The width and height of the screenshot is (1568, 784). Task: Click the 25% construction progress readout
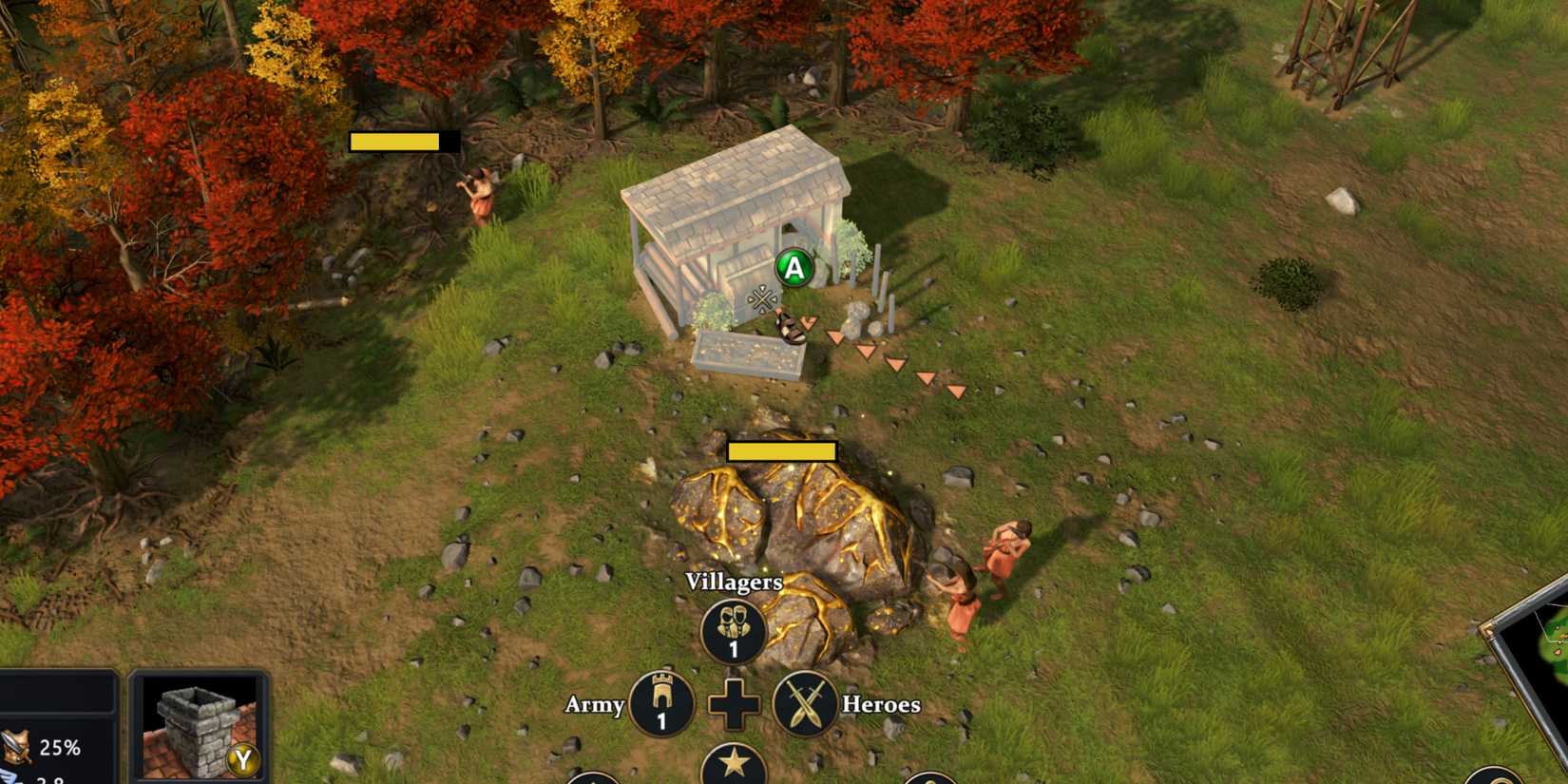pyautogui.click(x=60, y=749)
